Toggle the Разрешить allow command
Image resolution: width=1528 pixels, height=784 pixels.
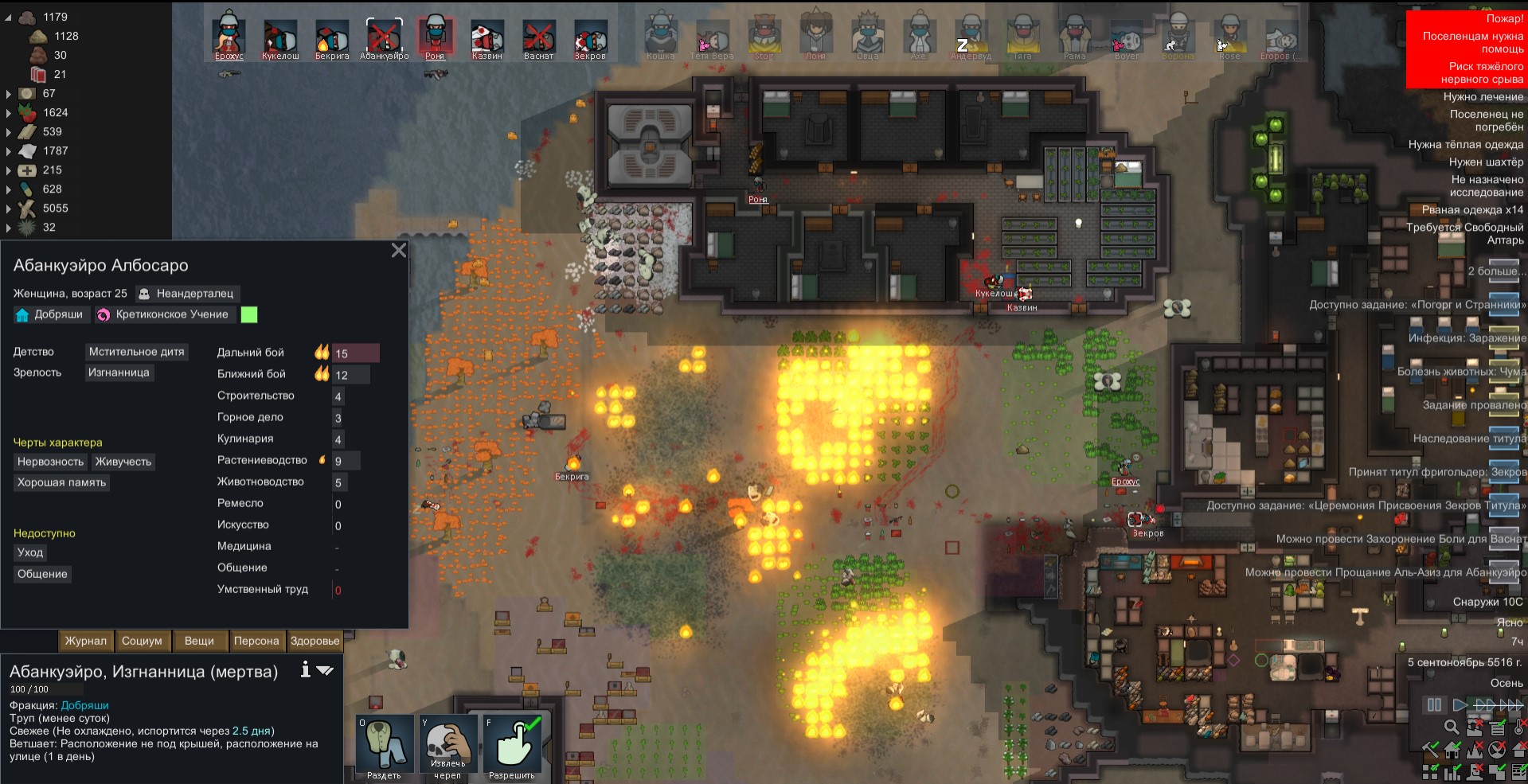point(512,746)
